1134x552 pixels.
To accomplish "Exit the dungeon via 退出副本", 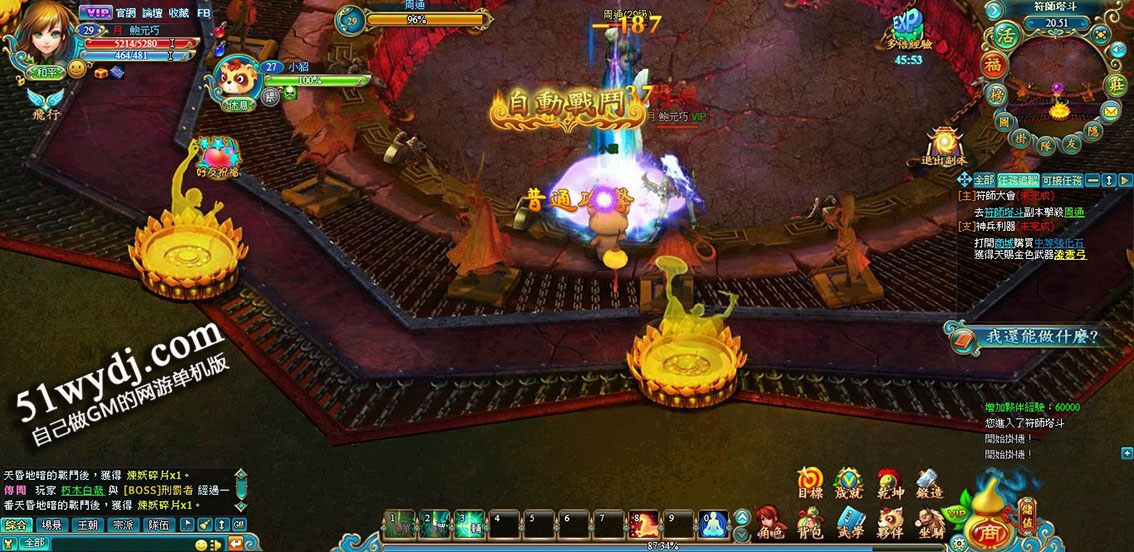I will pyautogui.click(x=944, y=146).
